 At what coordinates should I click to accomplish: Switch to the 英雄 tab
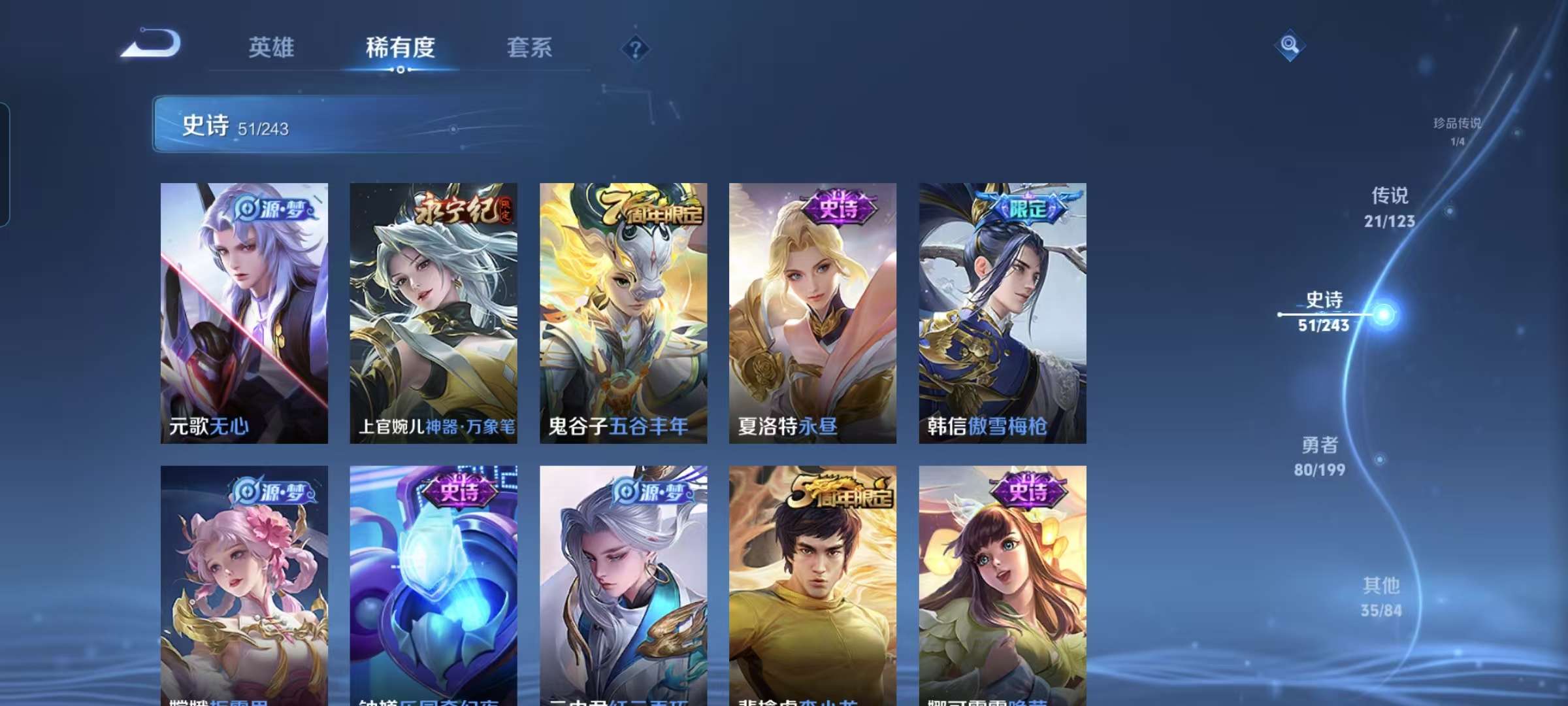pyautogui.click(x=272, y=47)
